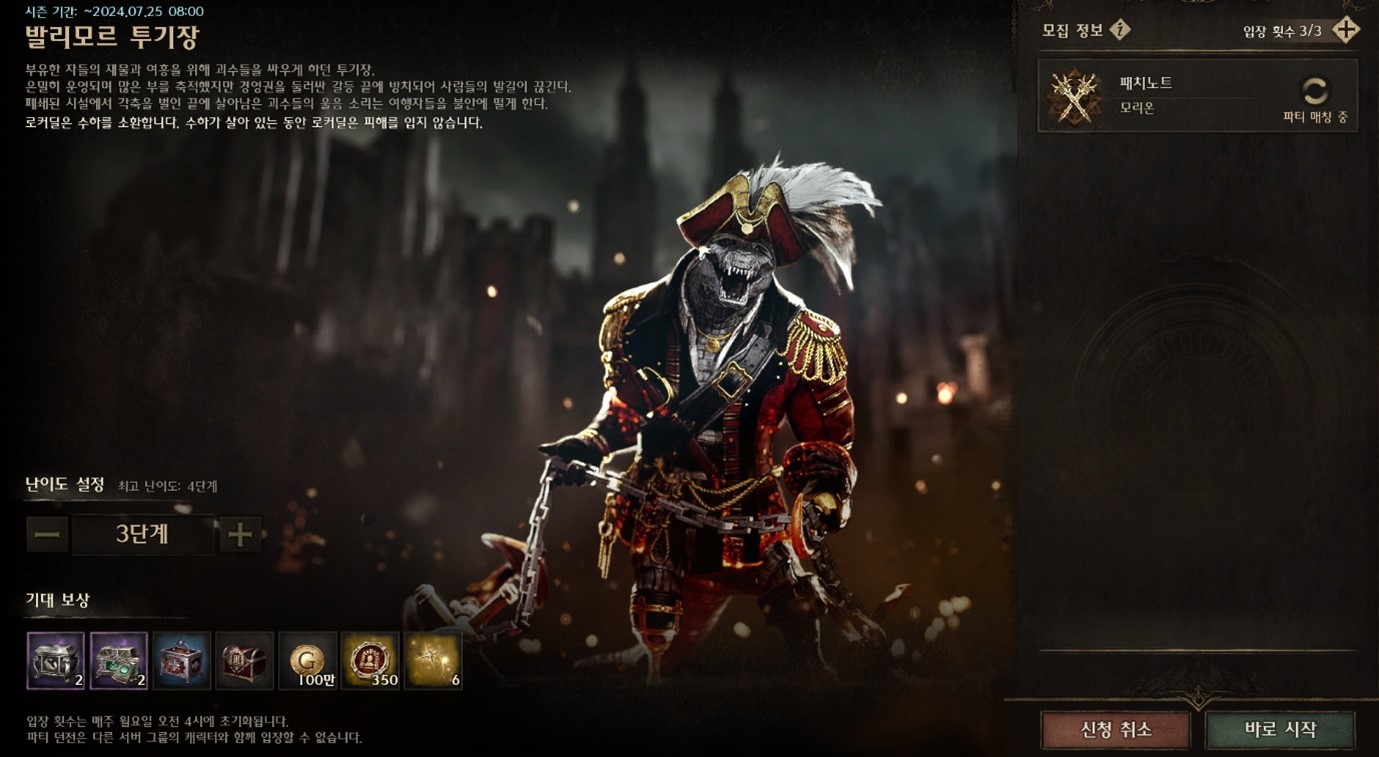1379x757 pixels.
Task: Select the 패치노트 party member row
Action: [x=1197, y=96]
